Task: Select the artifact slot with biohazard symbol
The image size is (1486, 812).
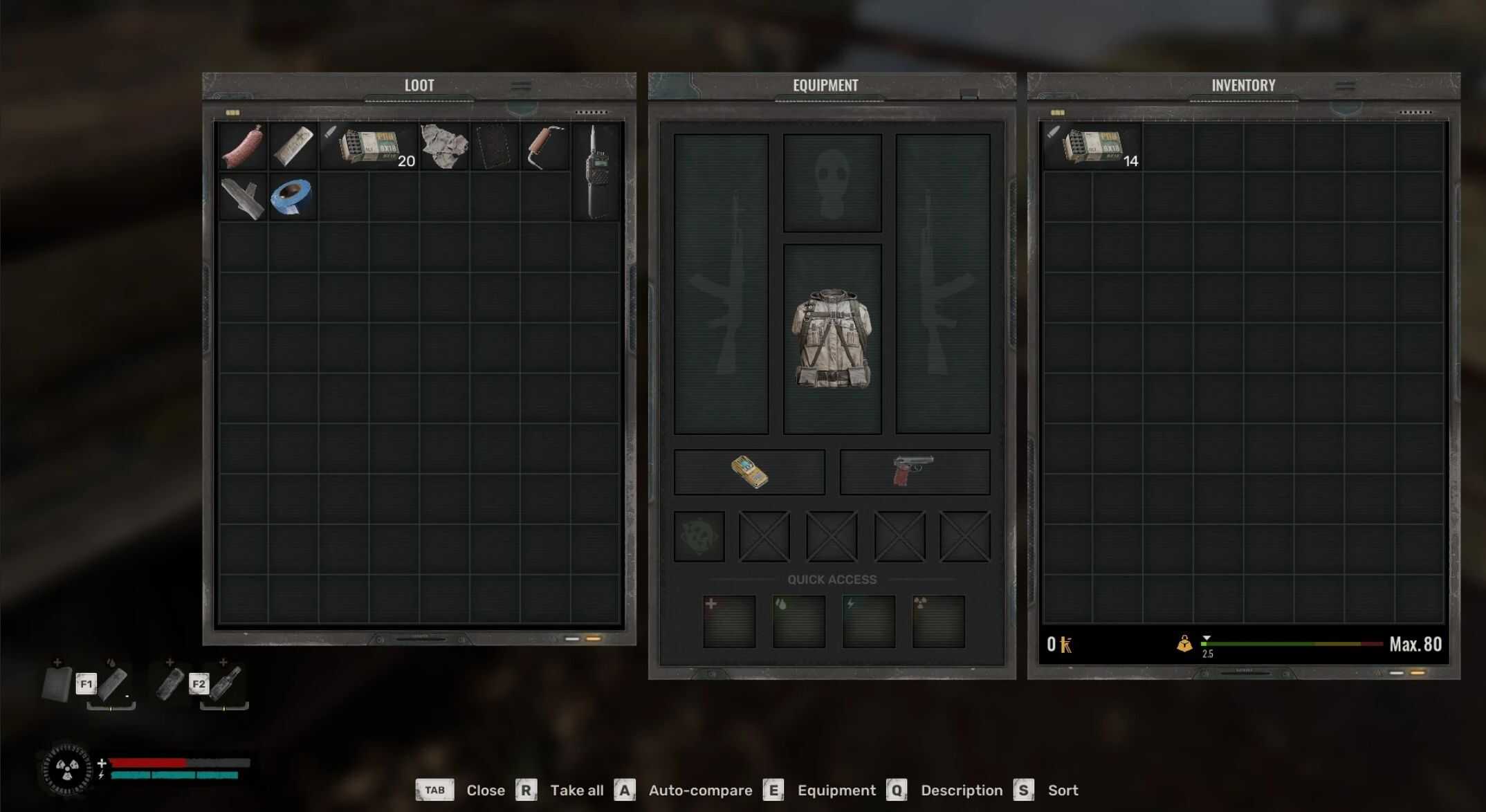Action: 699,536
